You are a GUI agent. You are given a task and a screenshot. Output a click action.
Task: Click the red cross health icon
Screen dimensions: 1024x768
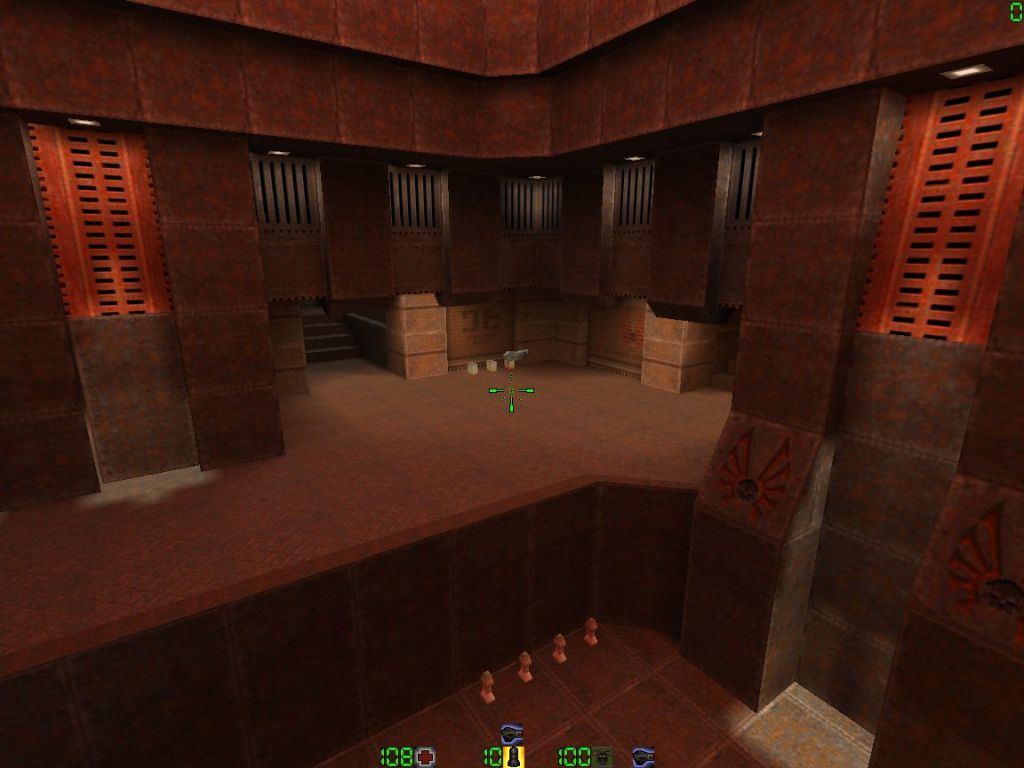pos(426,757)
